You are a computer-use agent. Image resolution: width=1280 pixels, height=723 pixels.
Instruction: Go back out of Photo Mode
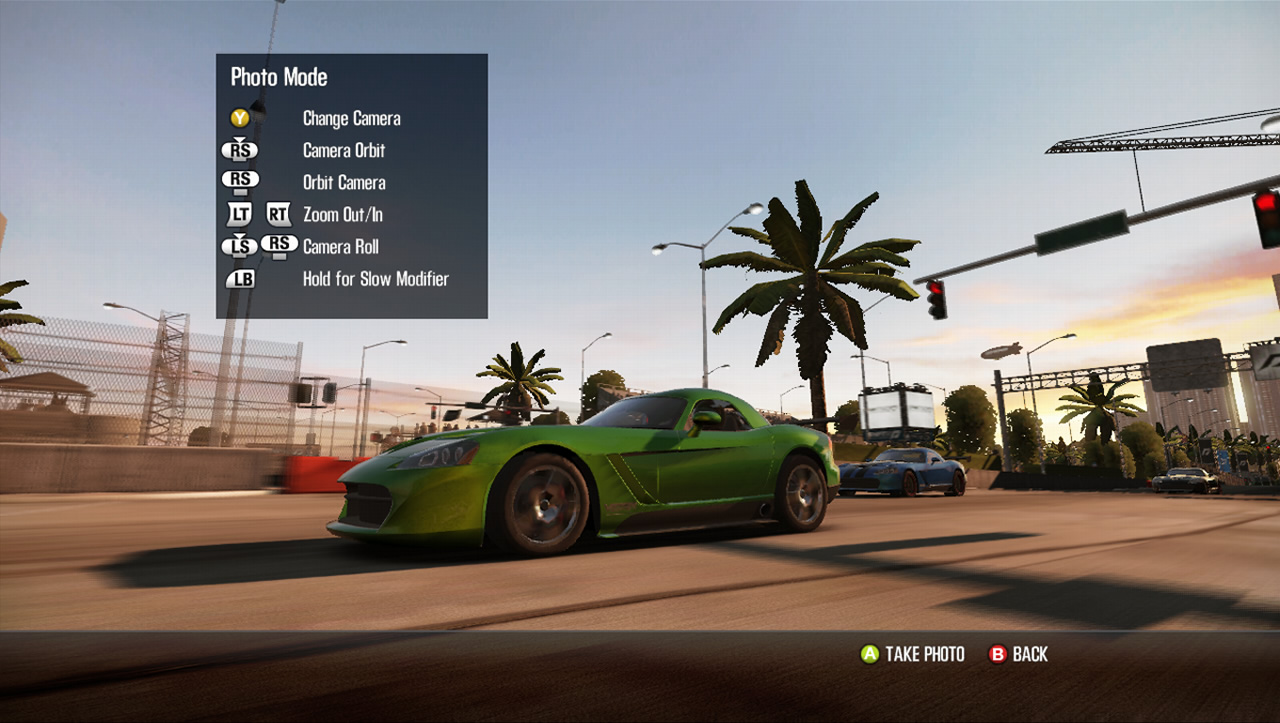pos(1018,654)
